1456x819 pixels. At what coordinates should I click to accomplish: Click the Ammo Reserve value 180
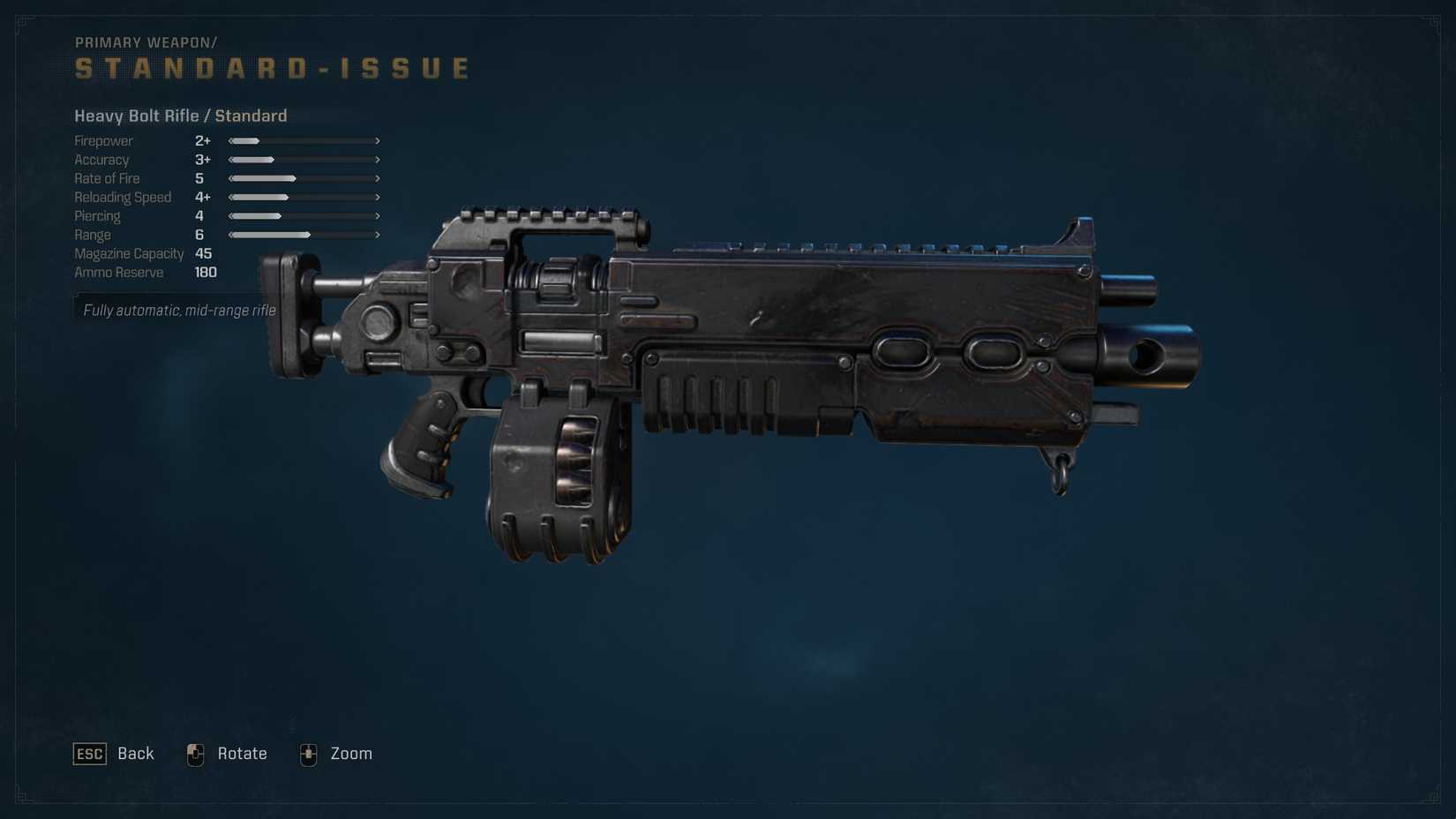pyautogui.click(x=205, y=272)
